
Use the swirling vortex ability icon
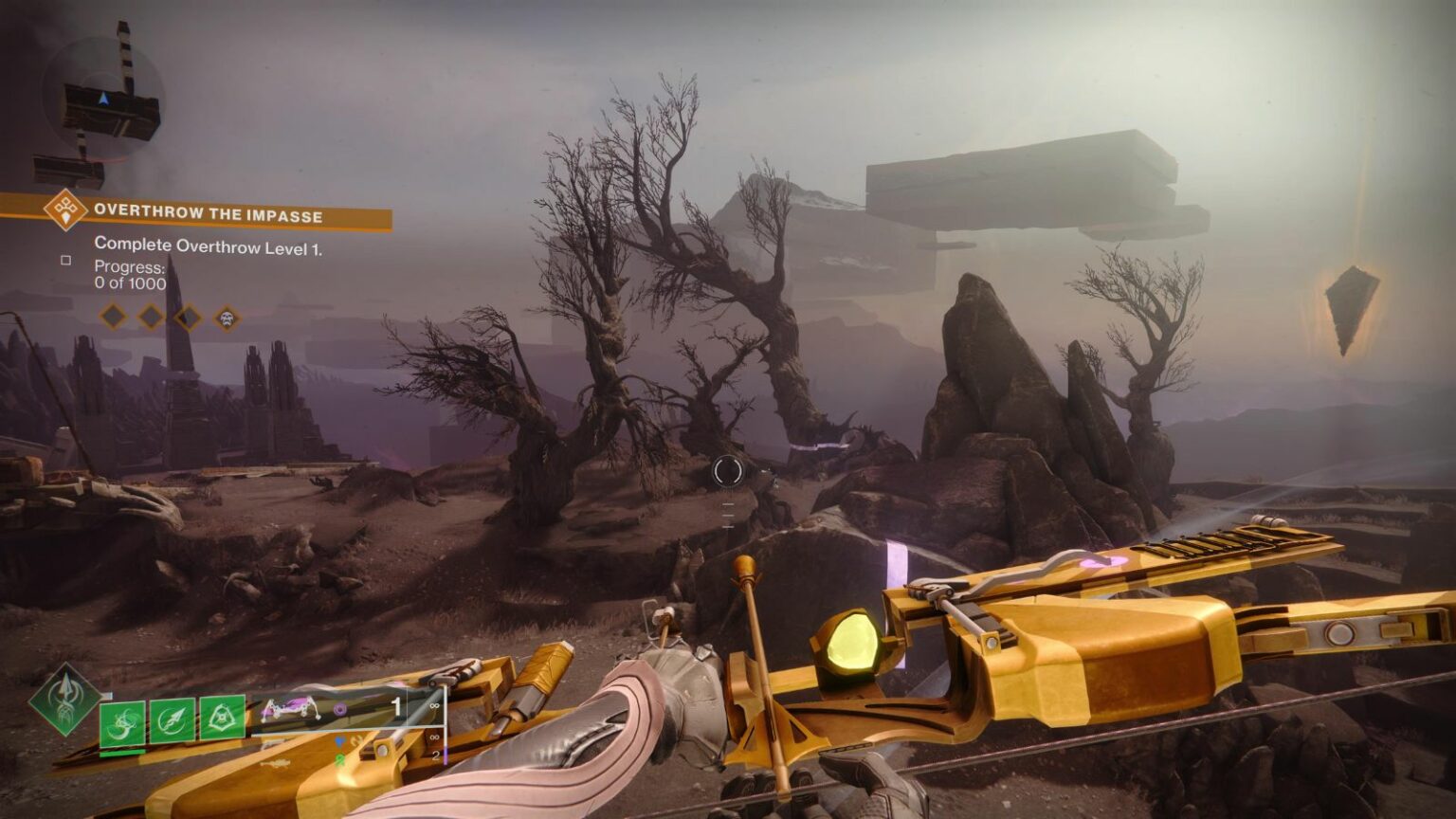(x=123, y=722)
